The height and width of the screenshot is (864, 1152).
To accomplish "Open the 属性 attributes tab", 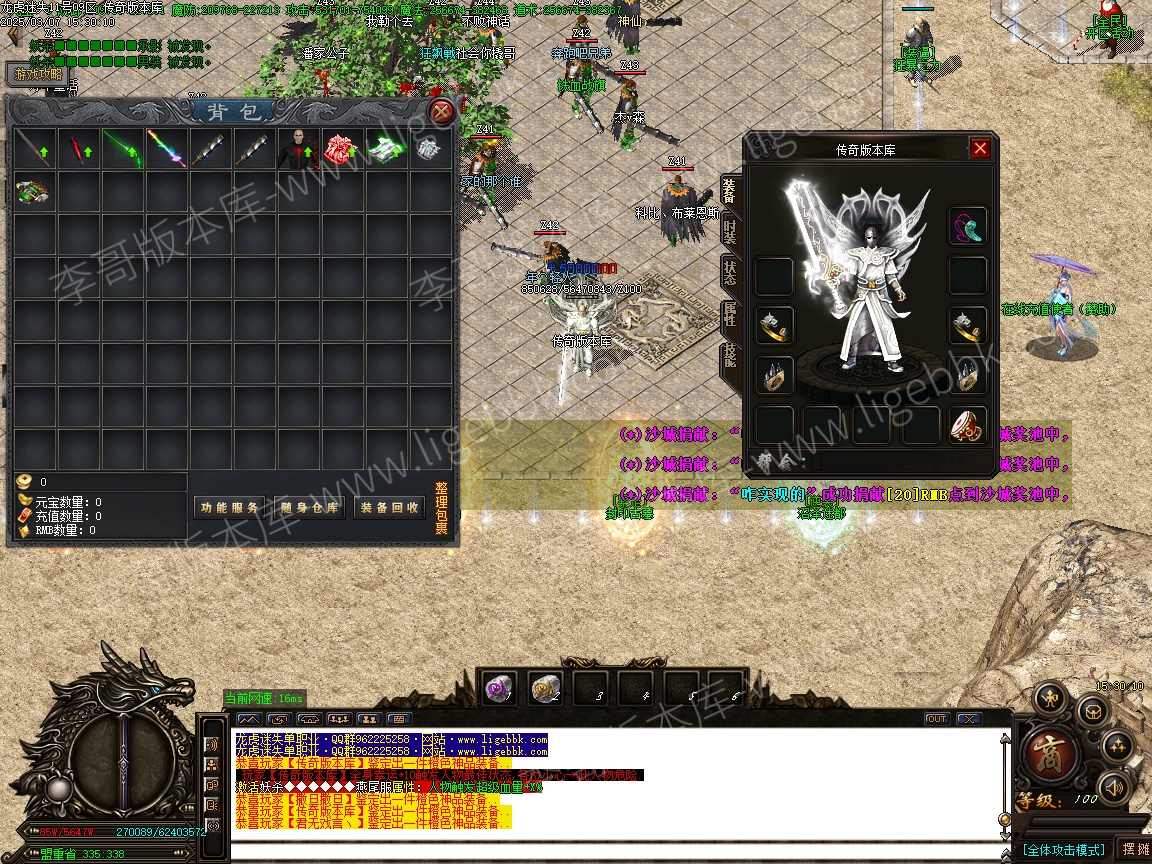I will point(730,316).
